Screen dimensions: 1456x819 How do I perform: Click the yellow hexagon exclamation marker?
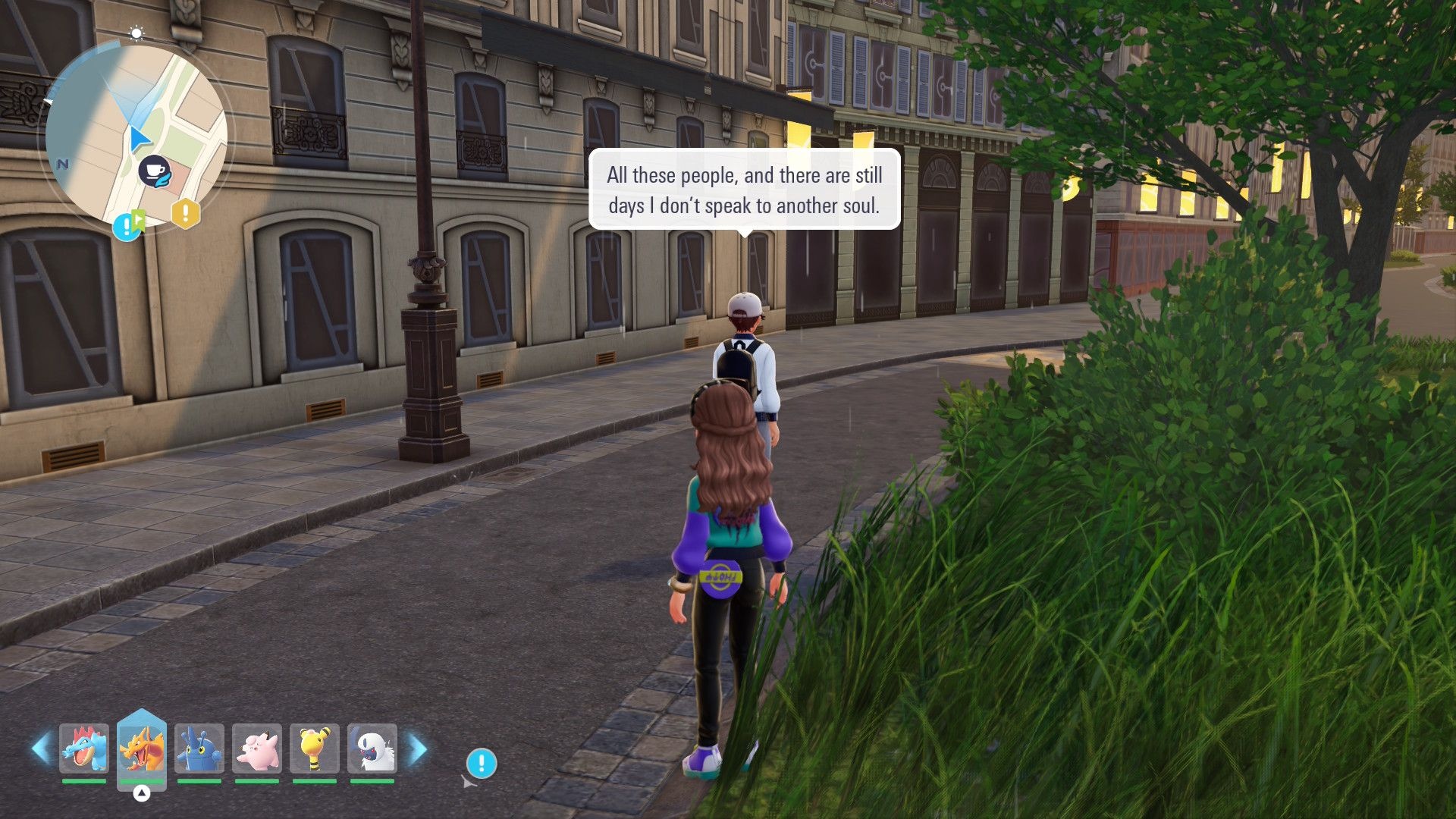tap(185, 214)
